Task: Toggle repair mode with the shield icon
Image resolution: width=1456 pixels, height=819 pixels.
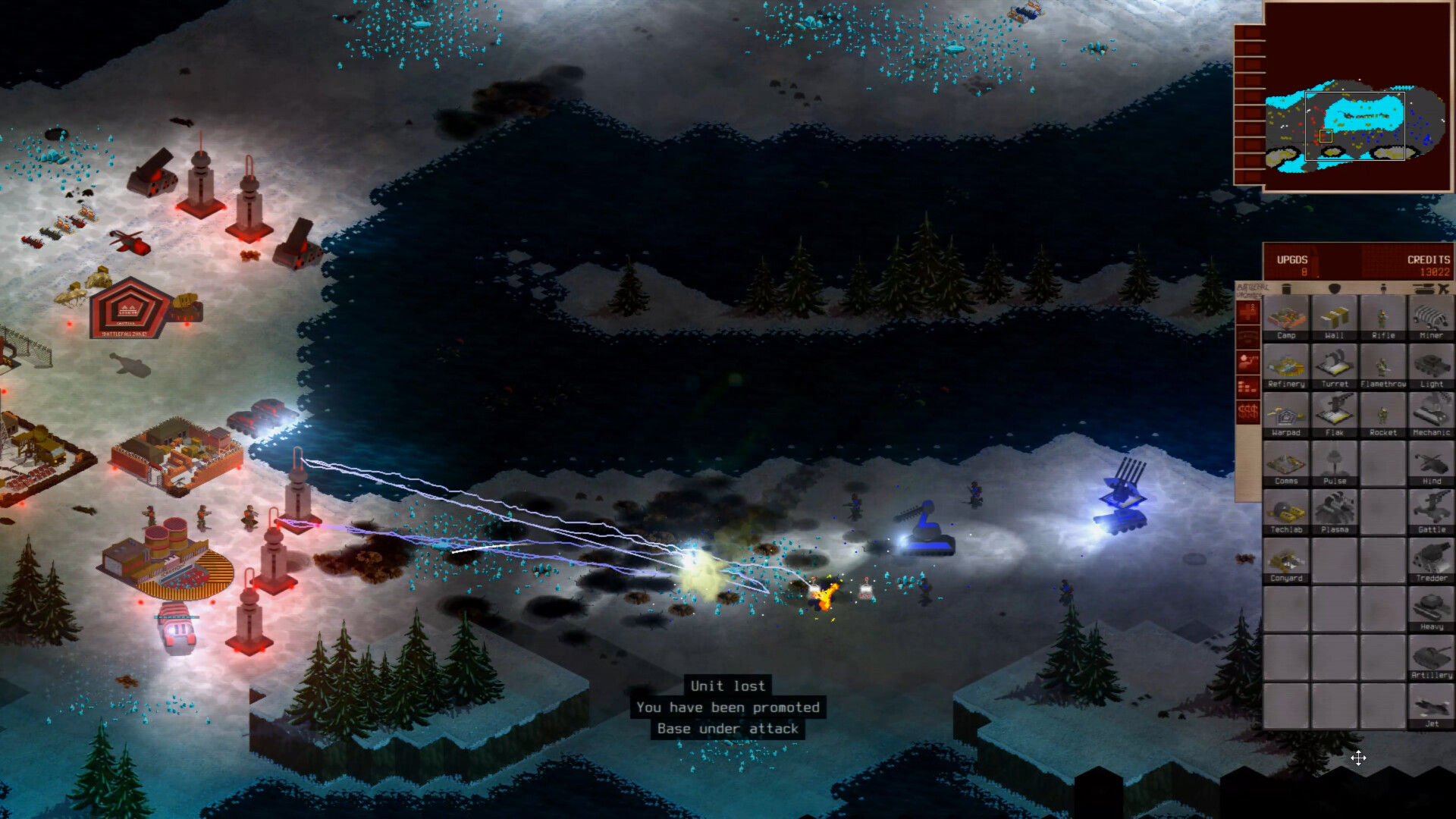Action: coord(1335,289)
